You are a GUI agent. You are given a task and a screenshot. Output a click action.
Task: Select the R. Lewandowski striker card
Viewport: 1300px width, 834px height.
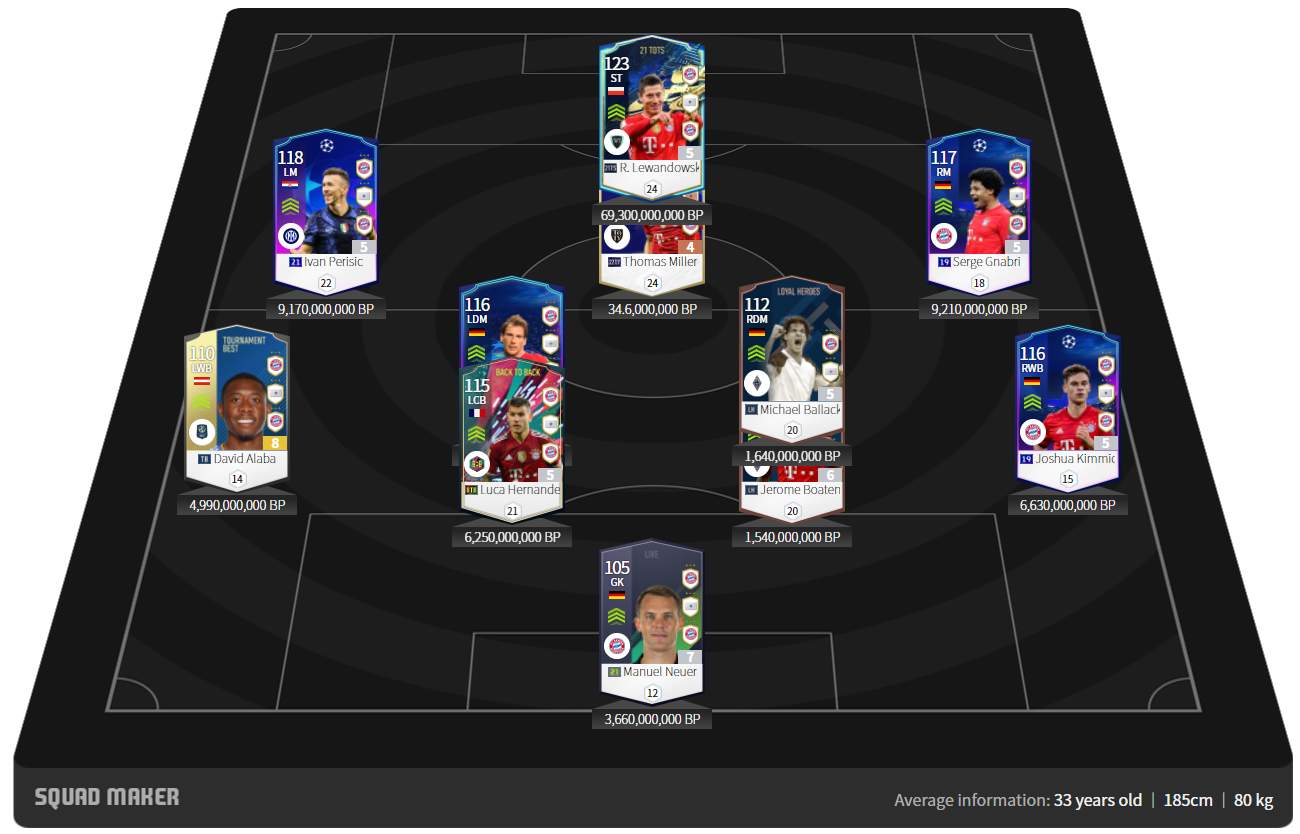click(652, 110)
